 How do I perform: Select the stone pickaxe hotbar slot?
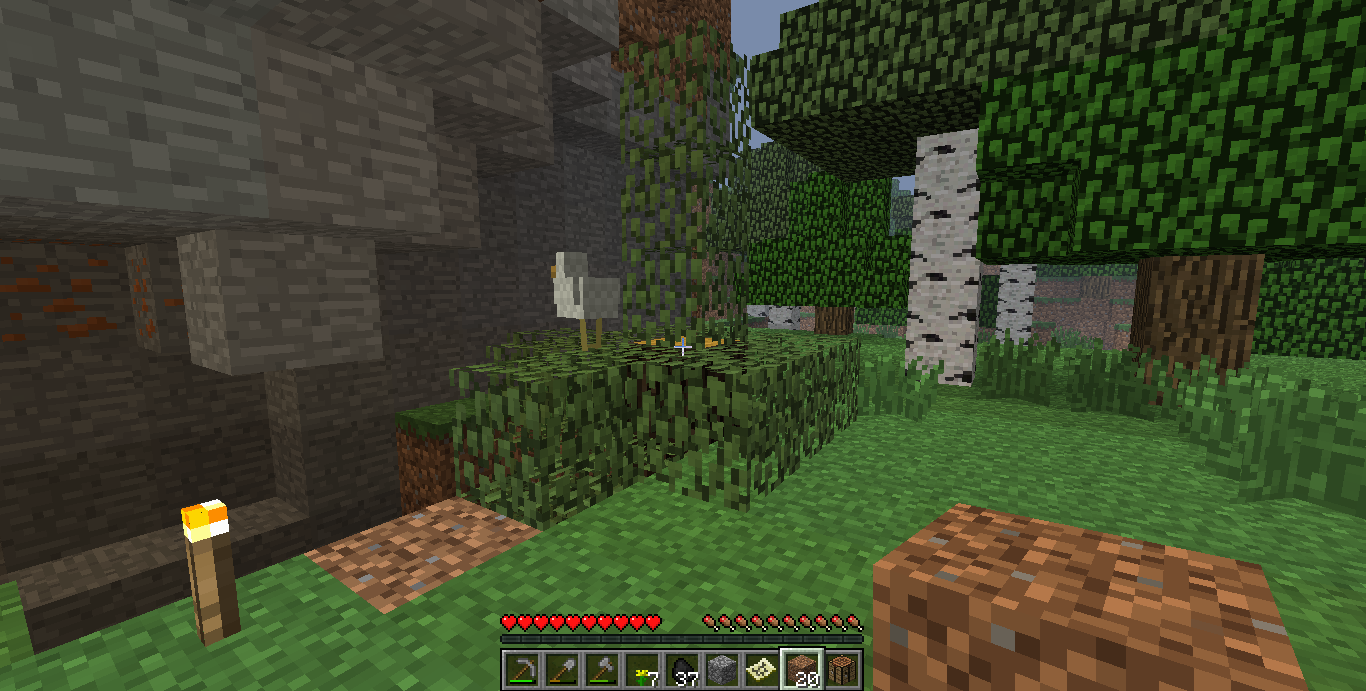pyautogui.click(x=521, y=668)
